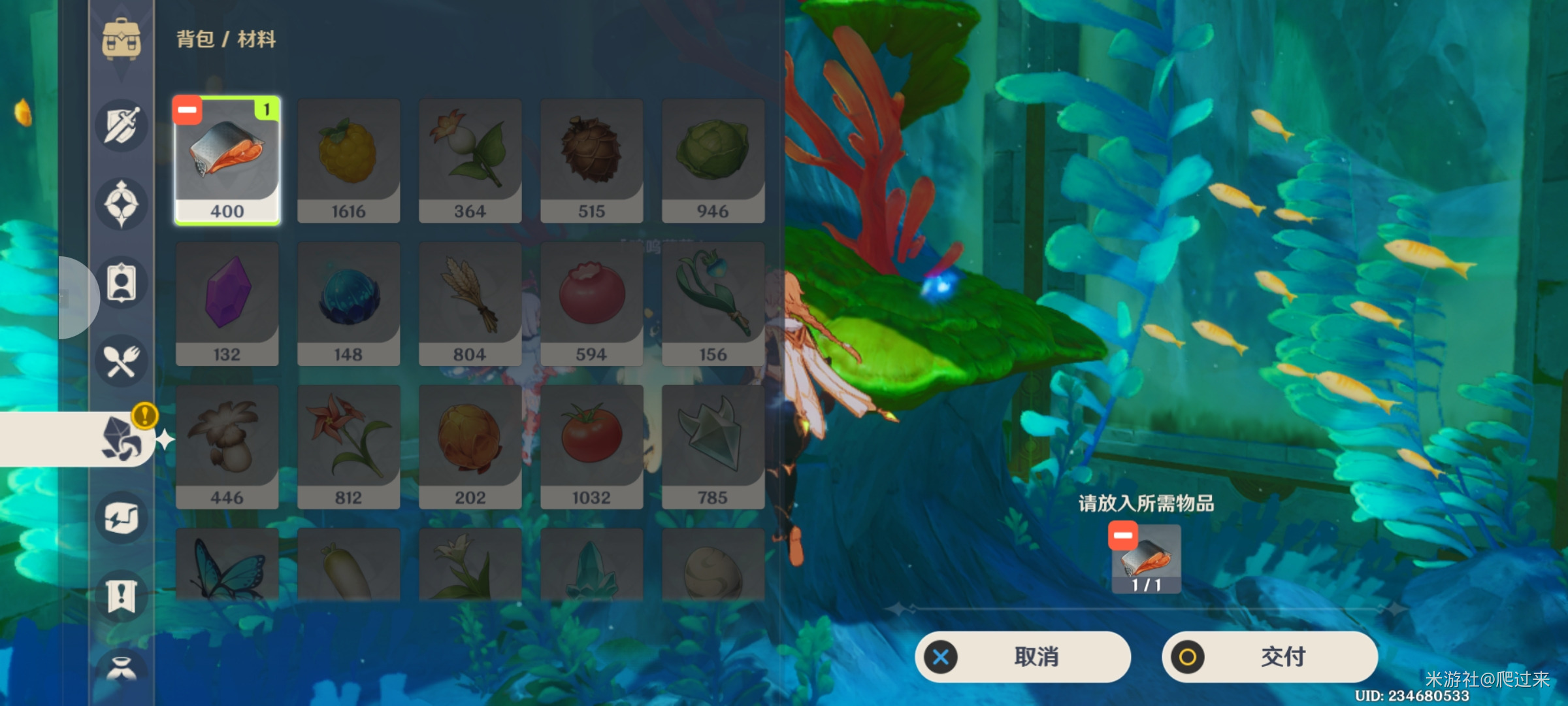
Task: Remove the fish from the submission slot
Action: click(x=1122, y=536)
